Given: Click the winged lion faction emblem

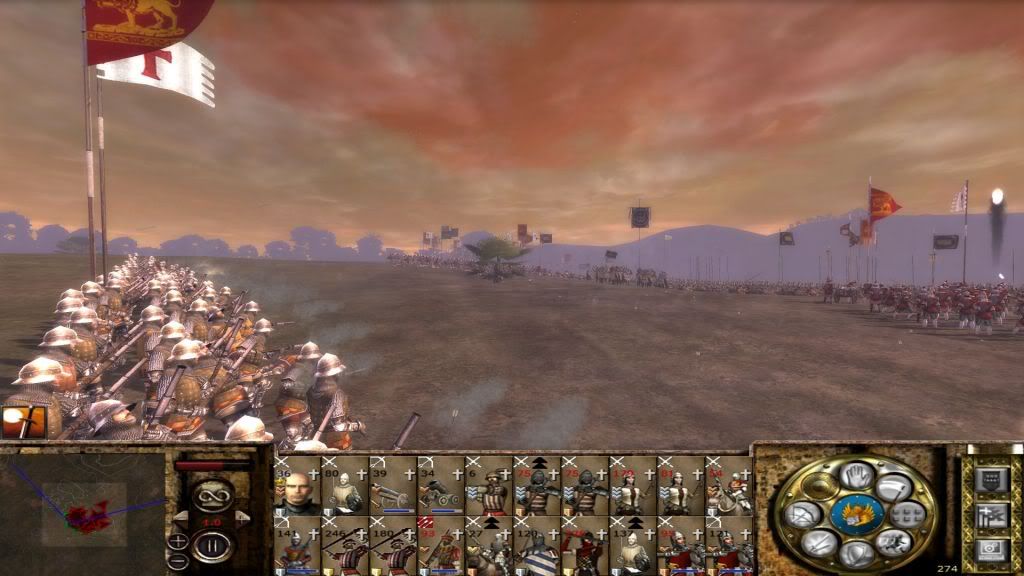Looking at the screenshot, I should click(x=856, y=515).
